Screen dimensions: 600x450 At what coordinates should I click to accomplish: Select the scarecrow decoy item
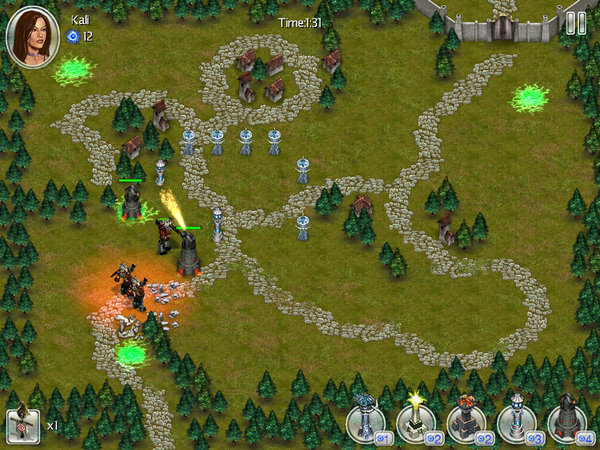pyautogui.click(x=23, y=425)
